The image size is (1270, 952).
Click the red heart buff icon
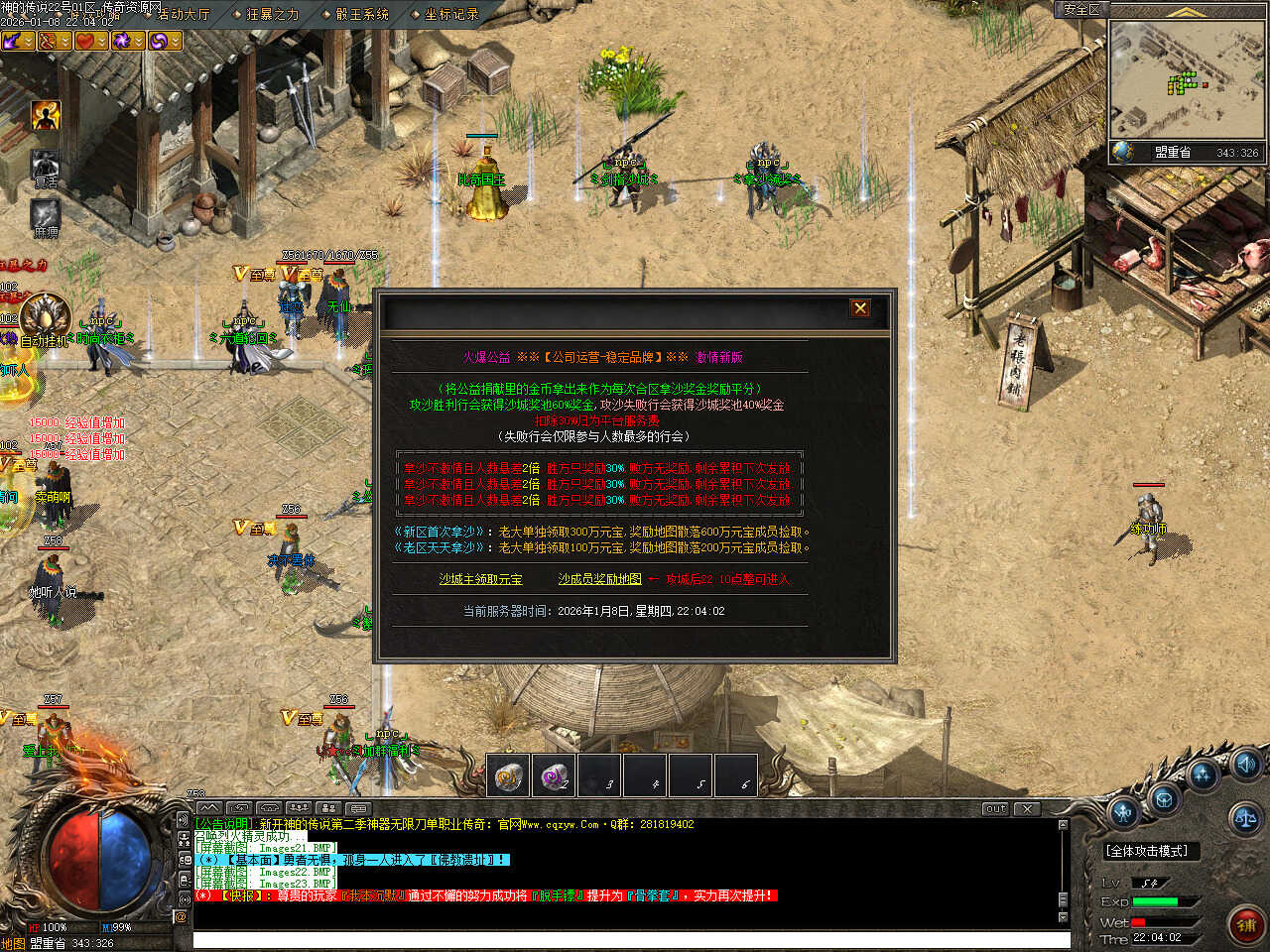(84, 41)
